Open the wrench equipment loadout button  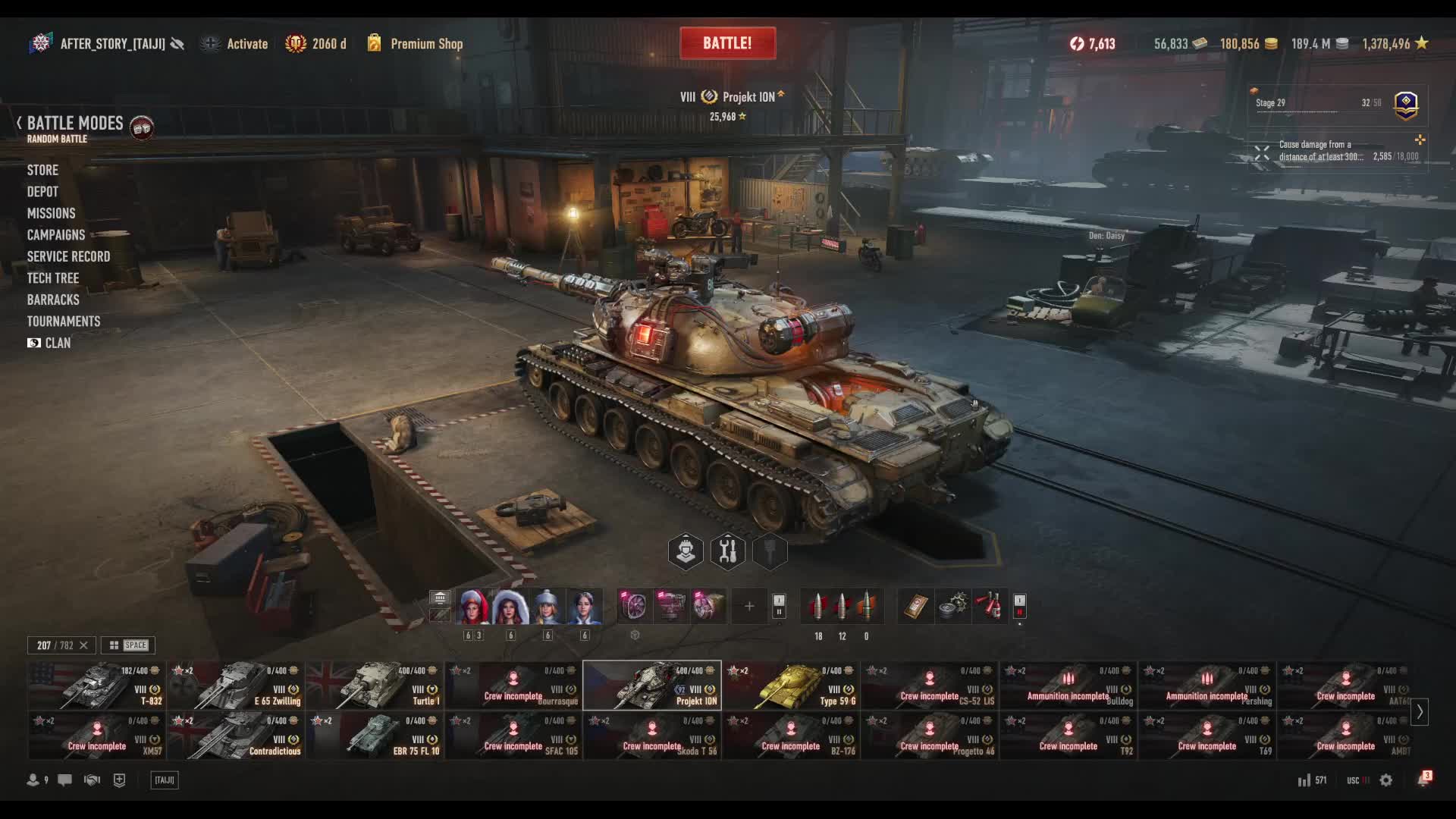[727, 551]
